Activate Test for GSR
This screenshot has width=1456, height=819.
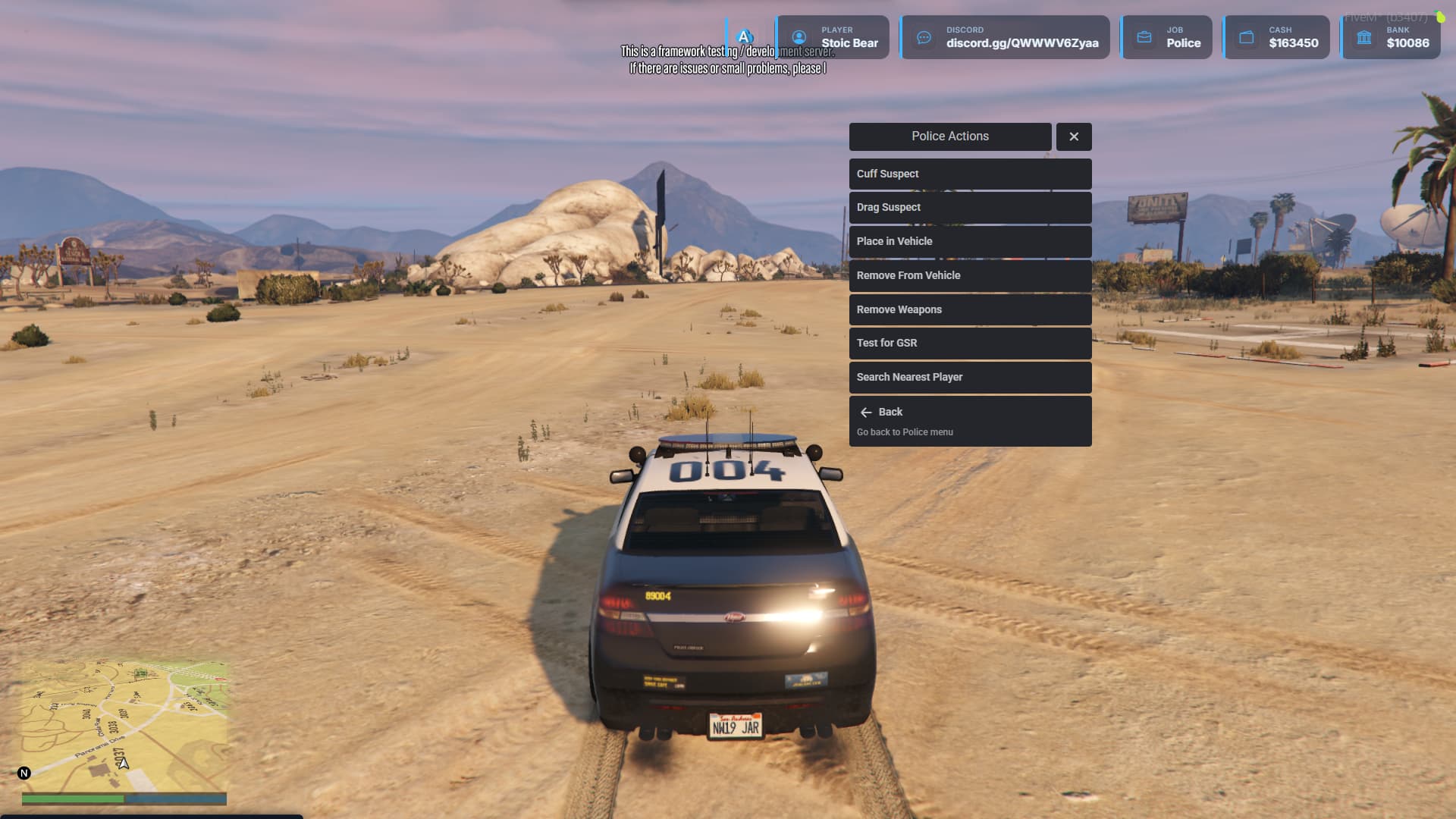969,343
